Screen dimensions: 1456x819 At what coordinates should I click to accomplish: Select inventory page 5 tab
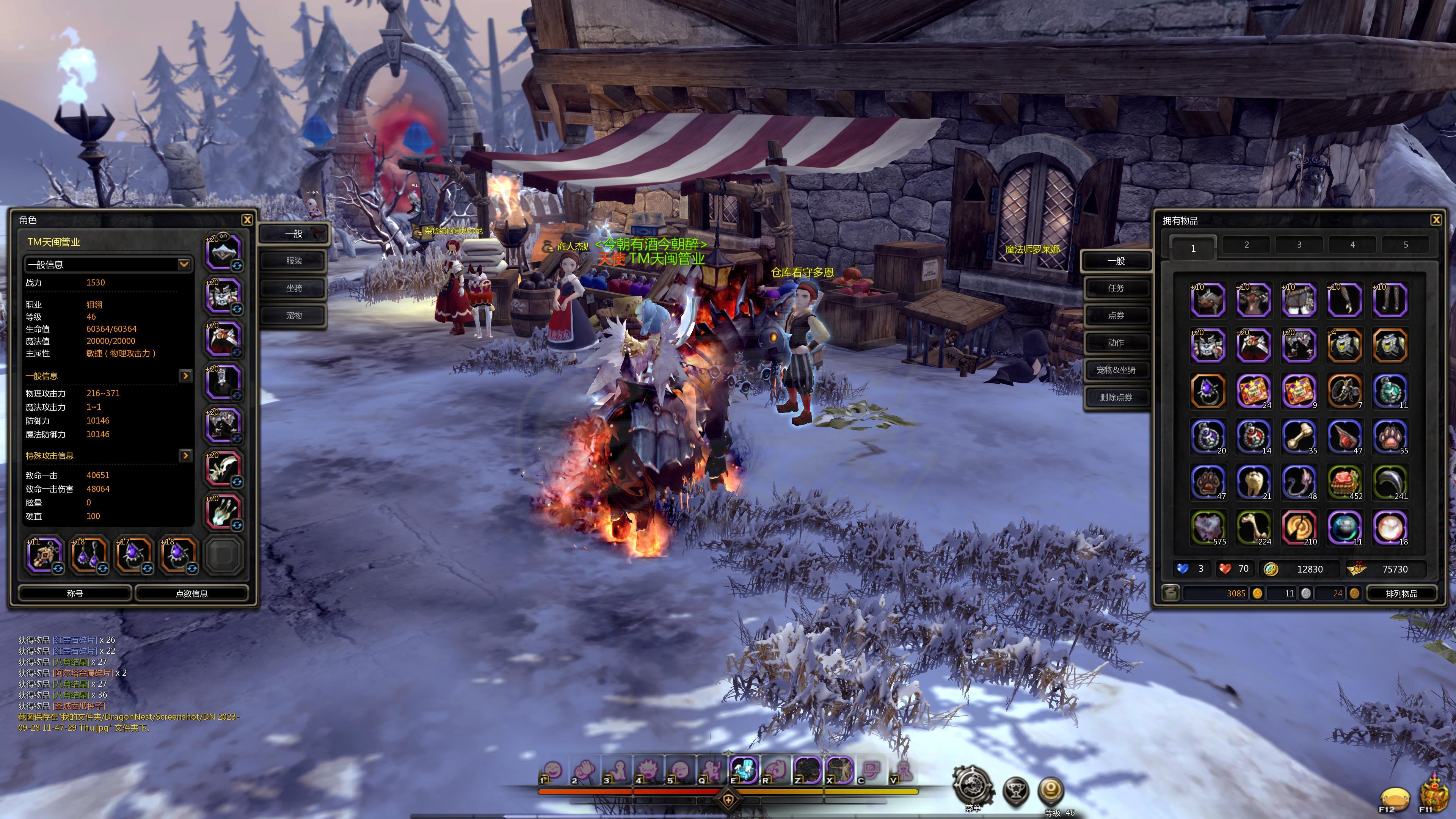click(1406, 245)
